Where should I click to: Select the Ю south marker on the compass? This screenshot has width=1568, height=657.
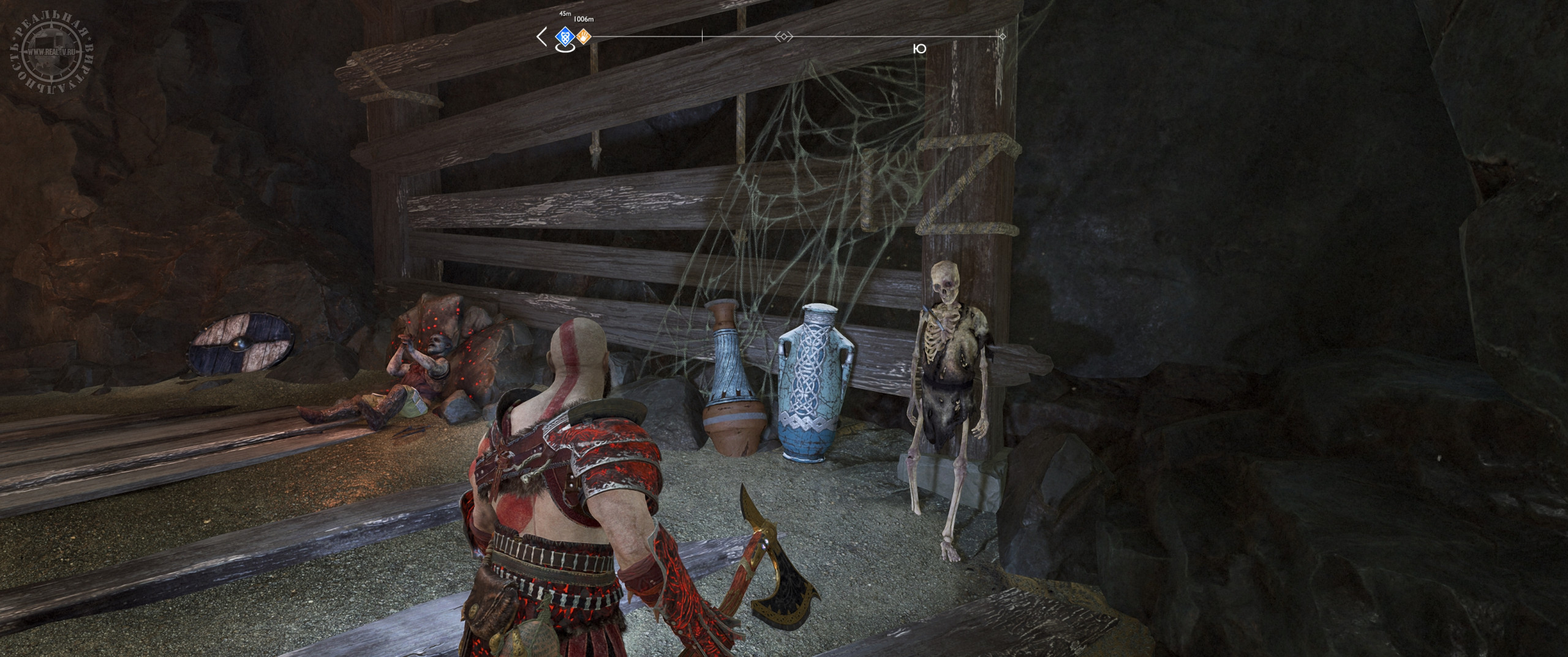pos(919,49)
